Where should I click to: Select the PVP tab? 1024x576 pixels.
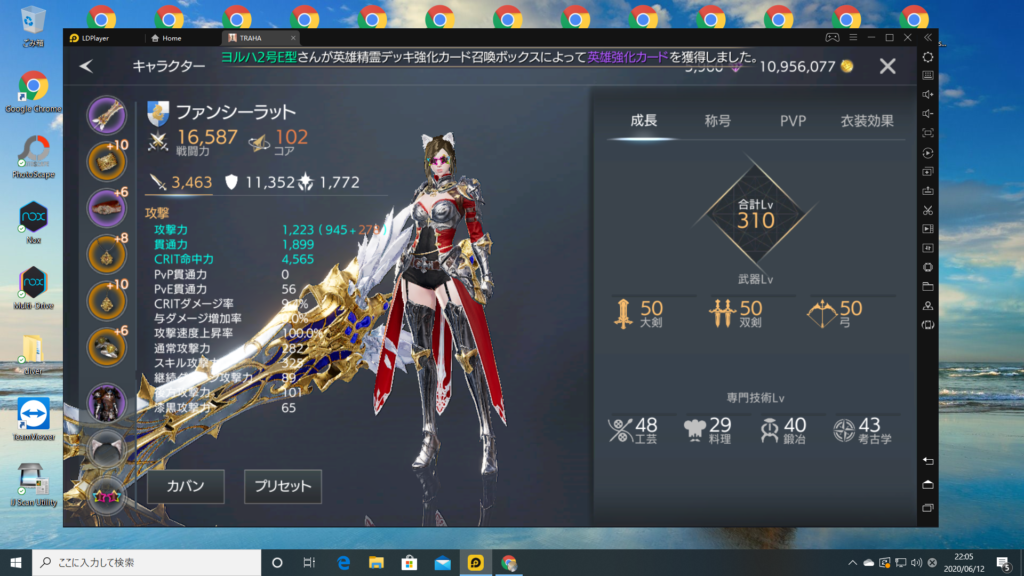tap(793, 121)
